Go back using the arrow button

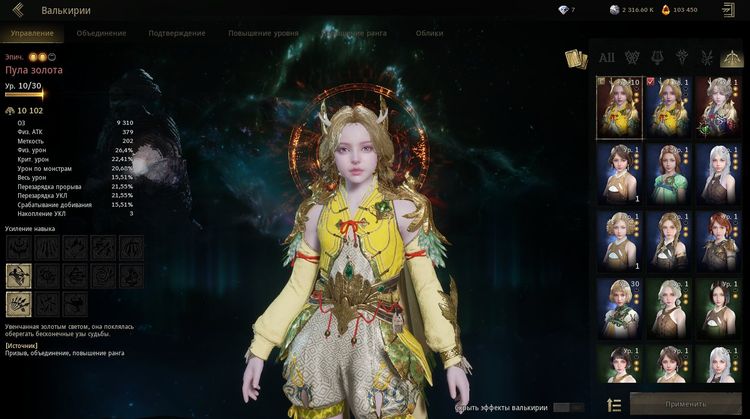[x=18, y=10]
